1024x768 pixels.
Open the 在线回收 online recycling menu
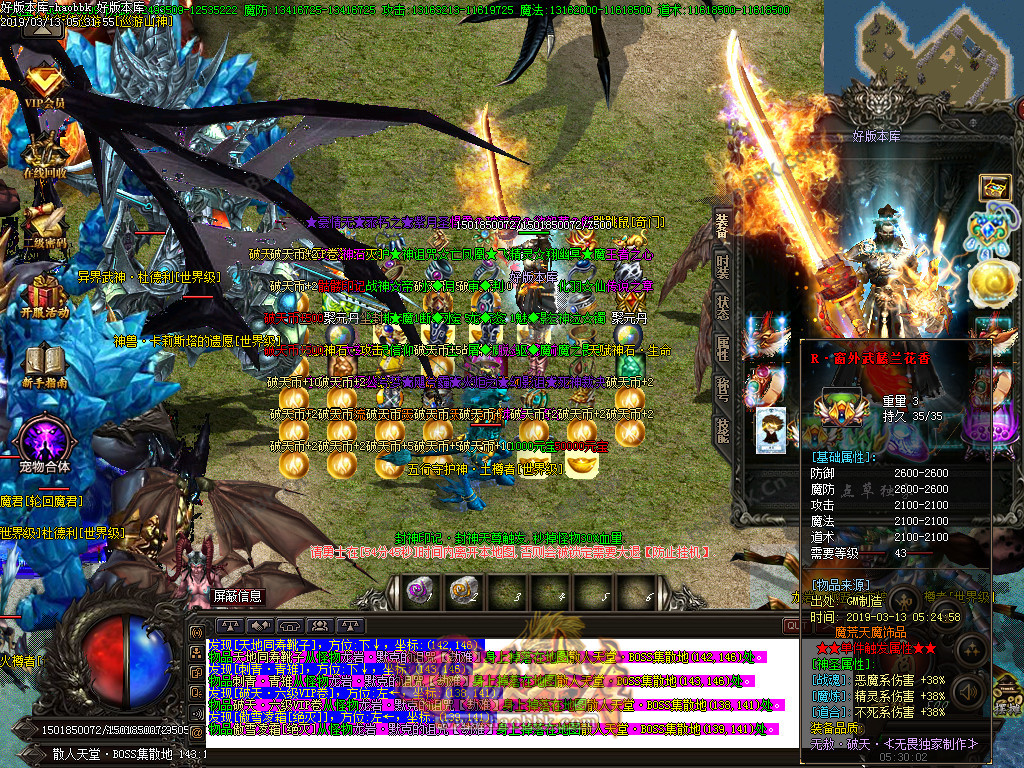pyautogui.click(x=44, y=155)
